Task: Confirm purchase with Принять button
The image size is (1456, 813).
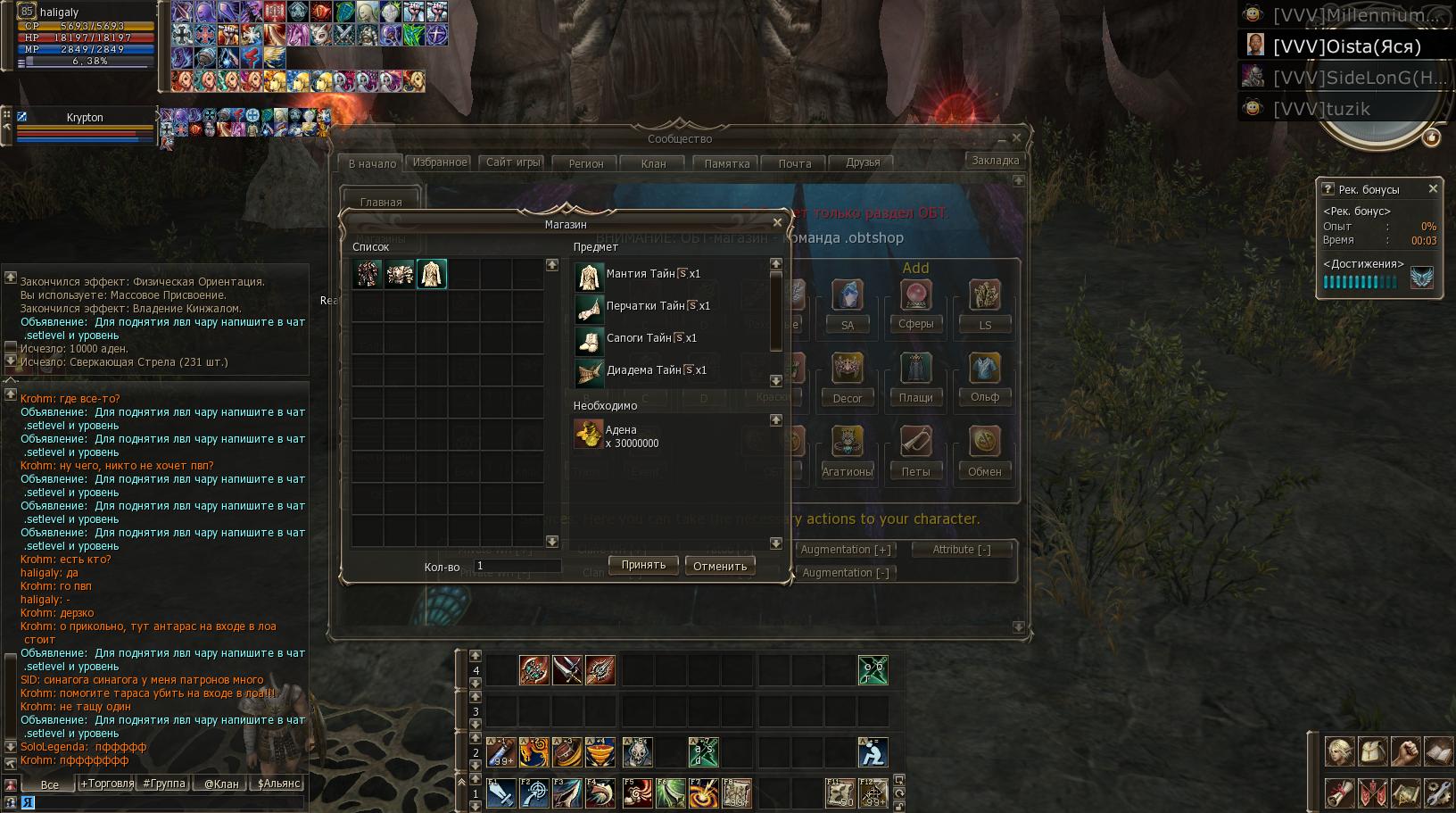Action: (643, 565)
